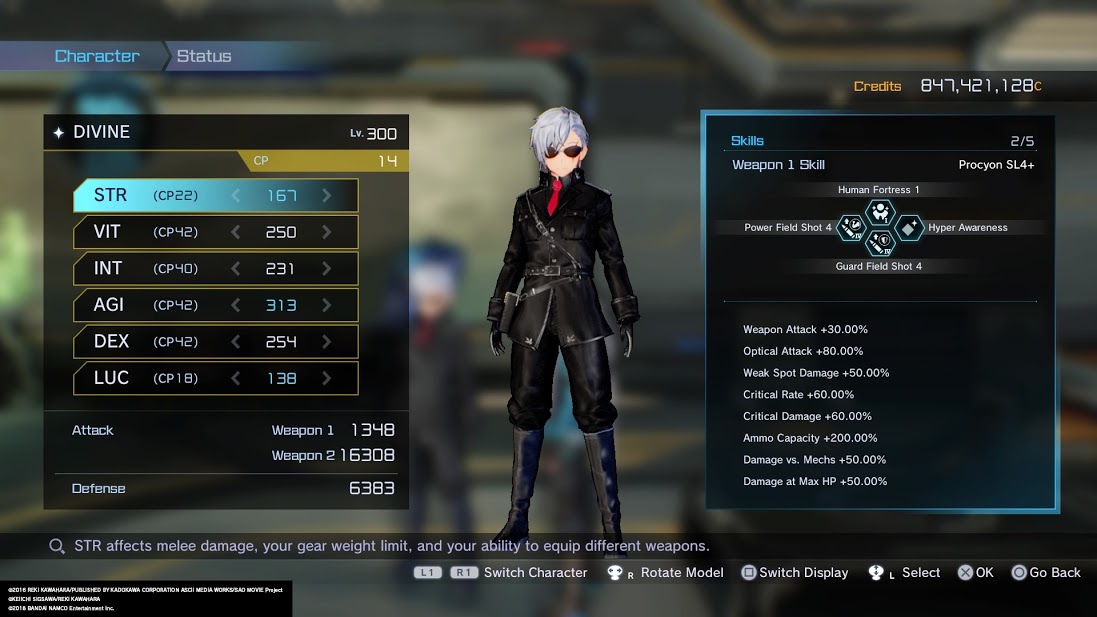The width and height of the screenshot is (1097, 617).
Task: Lower INT using its left arrow
Action: pyautogui.click(x=236, y=268)
